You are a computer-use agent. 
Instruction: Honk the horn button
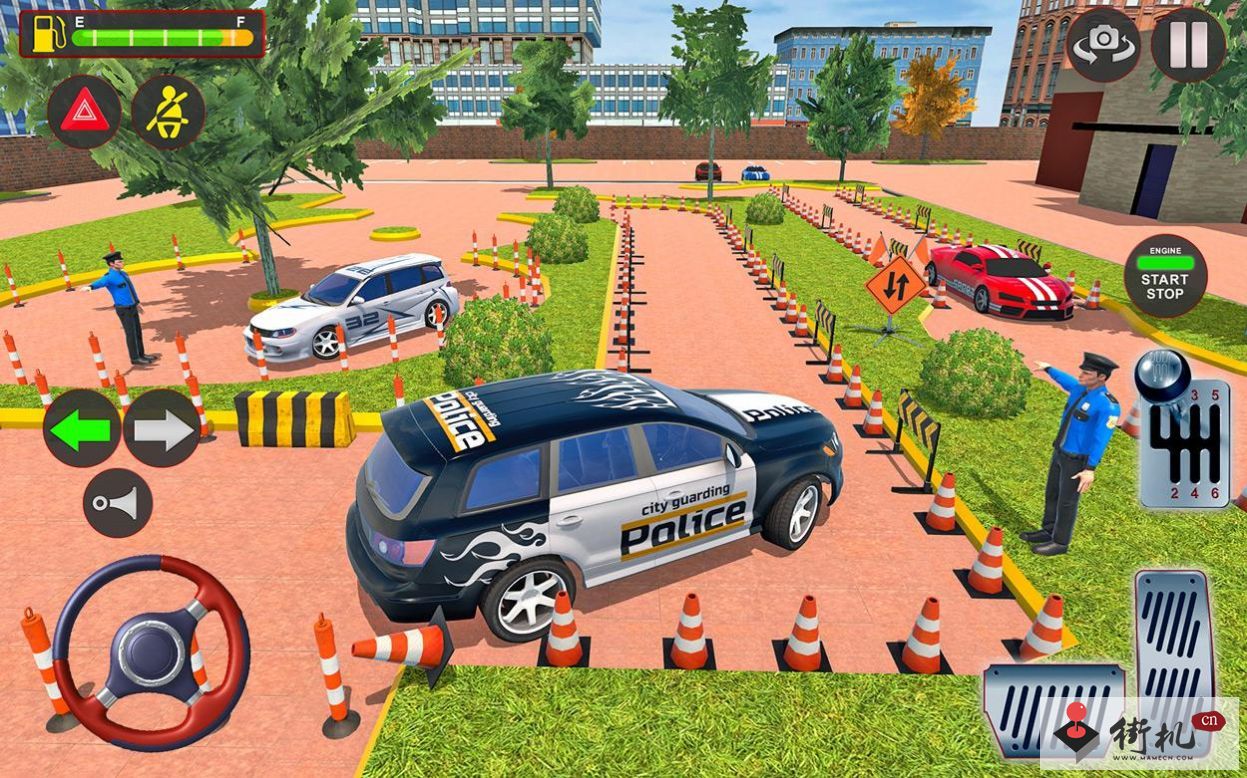[118, 503]
